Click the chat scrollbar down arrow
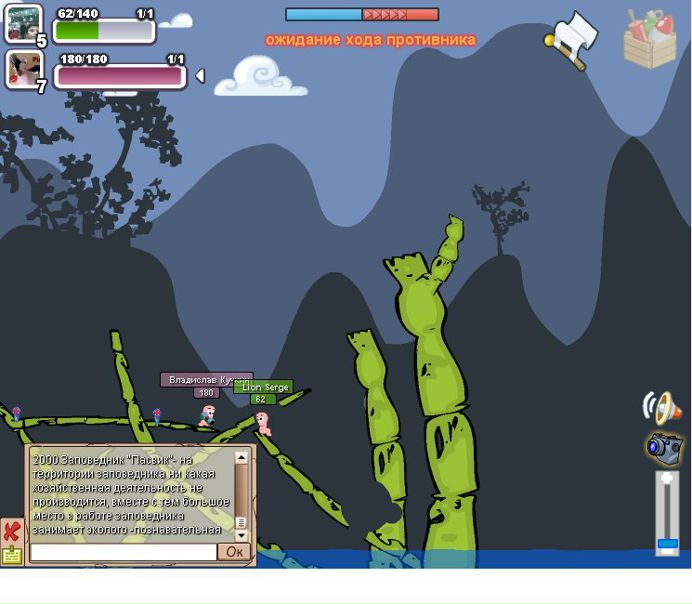The width and height of the screenshot is (692, 604). coord(241,535)
